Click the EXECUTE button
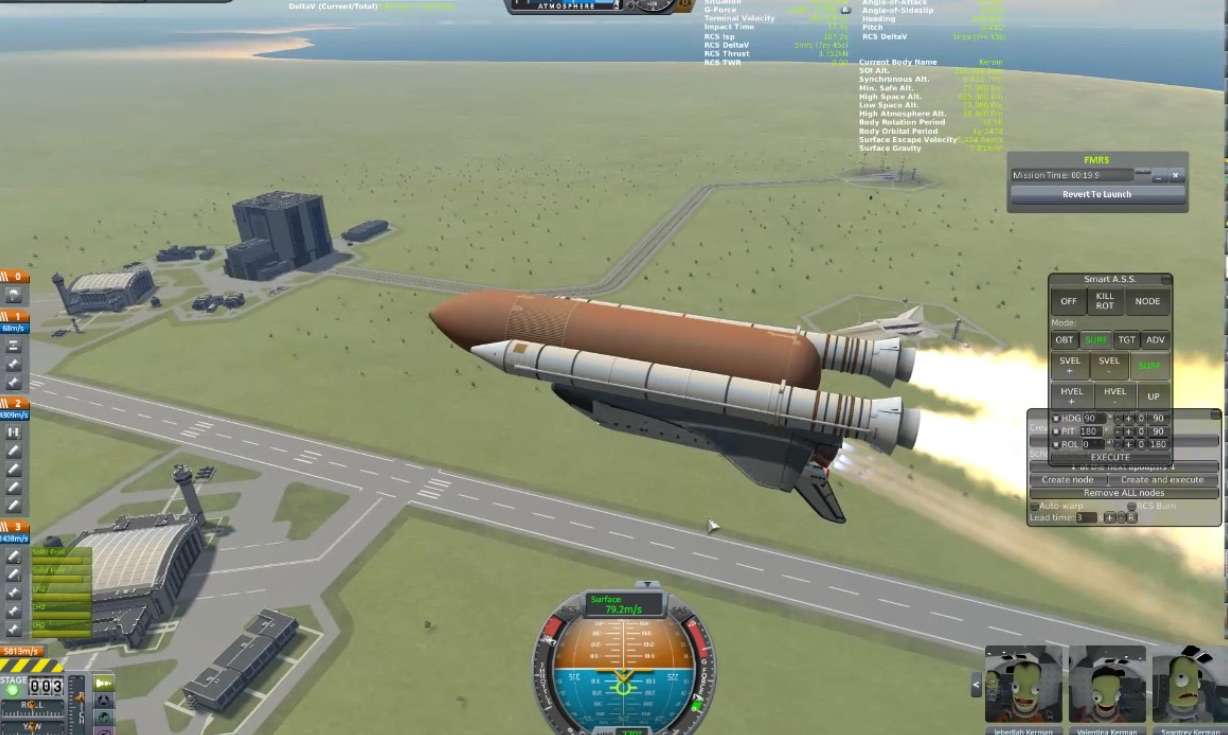Screen dimensions: 1228x735 tap(1110, 457)
